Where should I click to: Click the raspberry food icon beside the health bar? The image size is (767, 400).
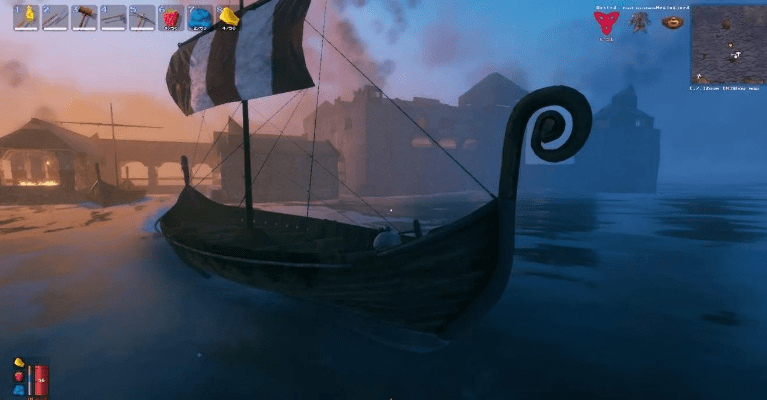coord(19,376)
